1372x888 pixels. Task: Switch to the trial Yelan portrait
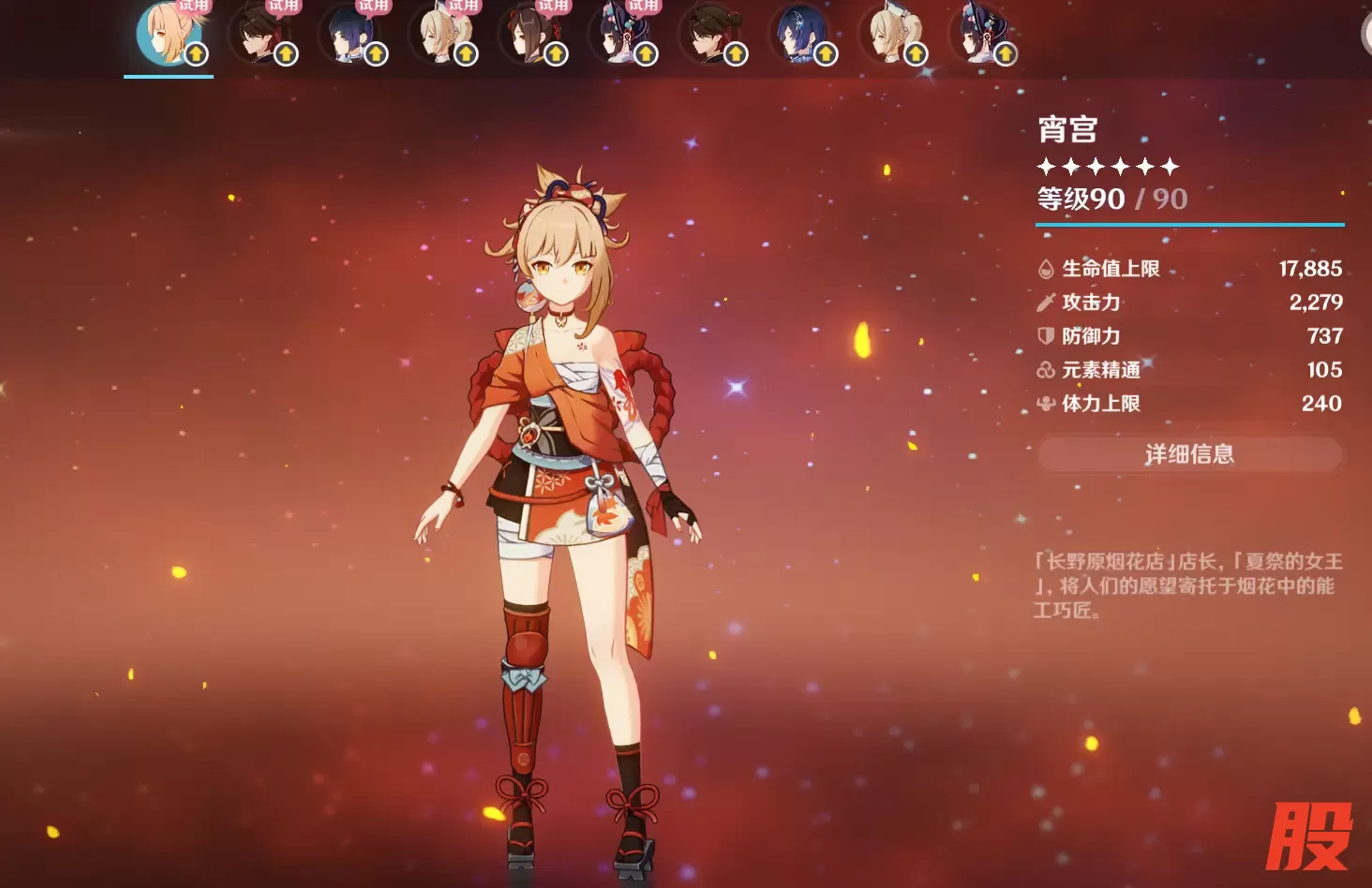349,36
